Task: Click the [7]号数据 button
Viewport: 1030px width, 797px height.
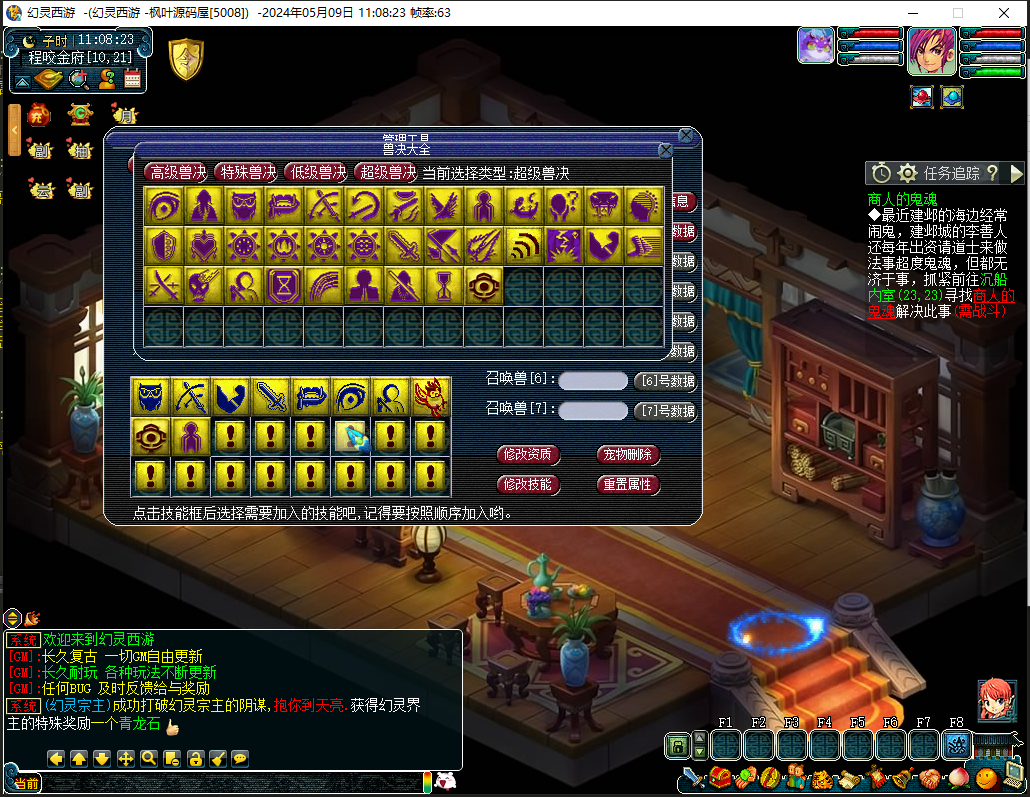Action: pyautogui.click(x=665, y=411)
